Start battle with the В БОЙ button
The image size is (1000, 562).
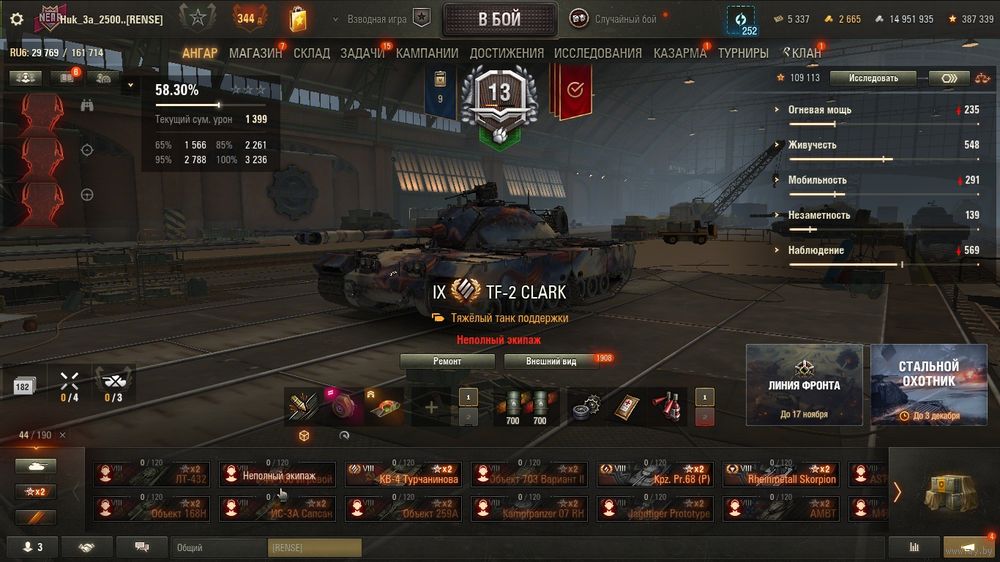pos(499,19)
